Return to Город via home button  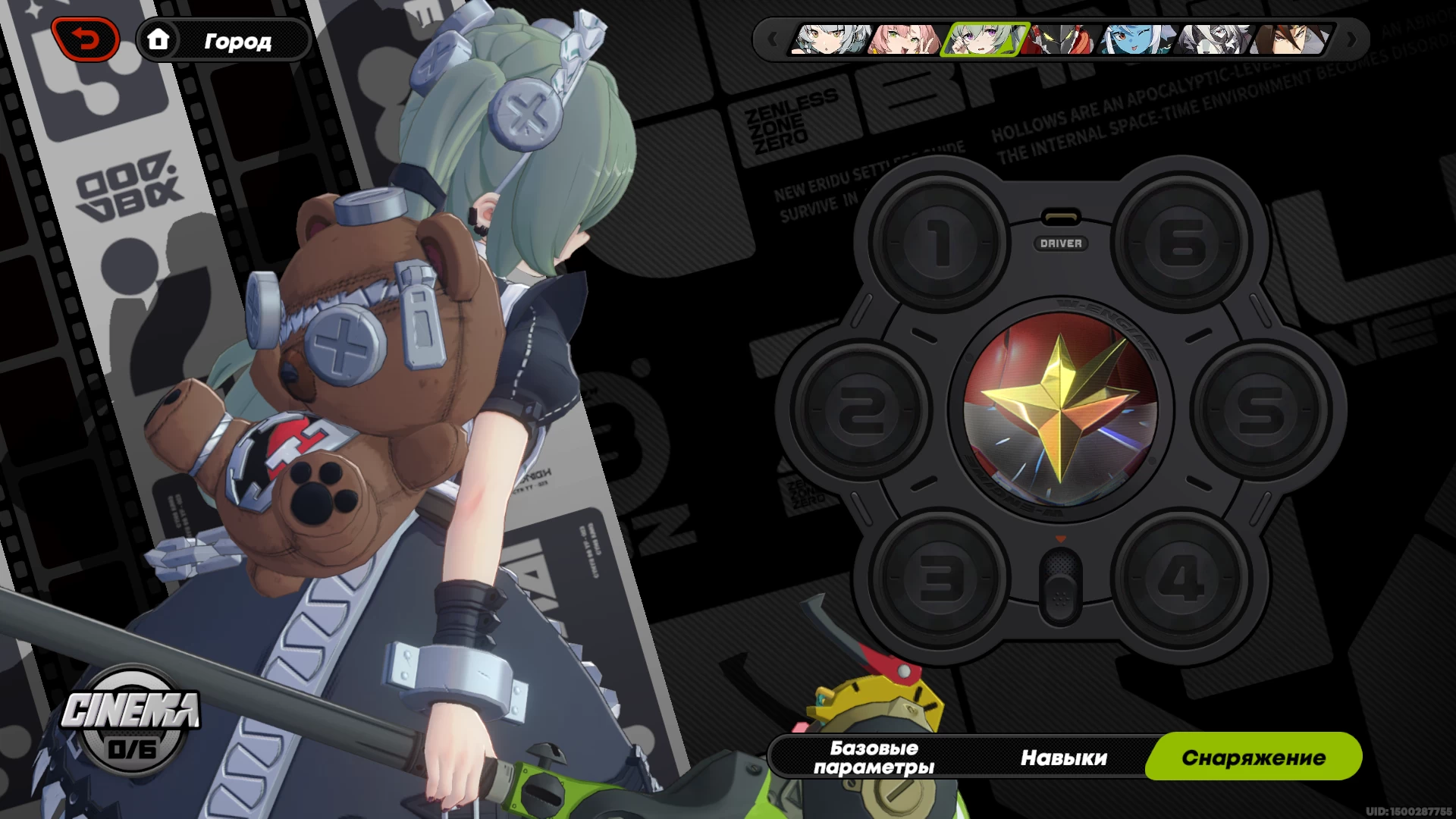[224, 39]
